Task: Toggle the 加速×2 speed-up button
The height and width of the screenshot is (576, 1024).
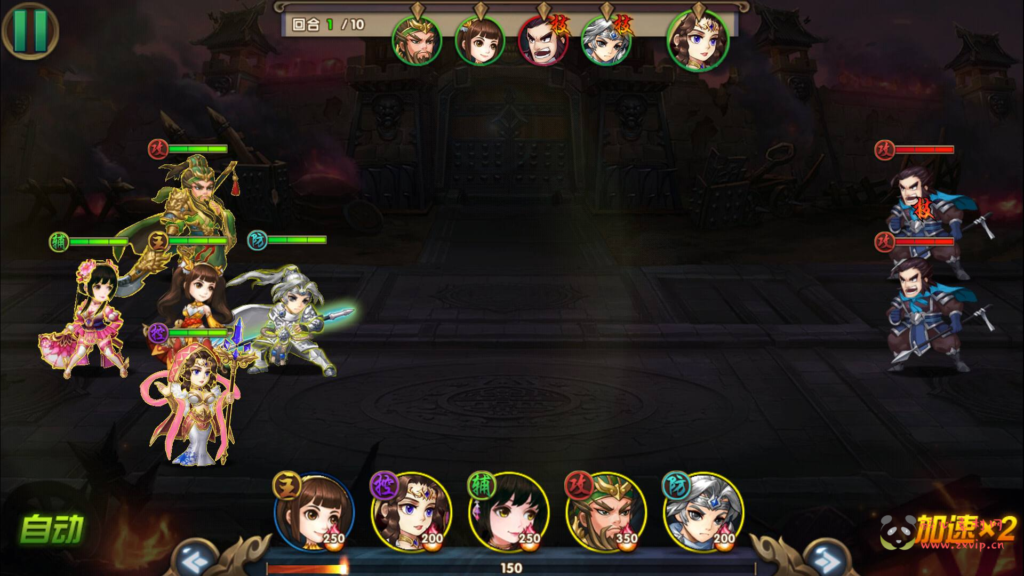Action: coord(950,529)
